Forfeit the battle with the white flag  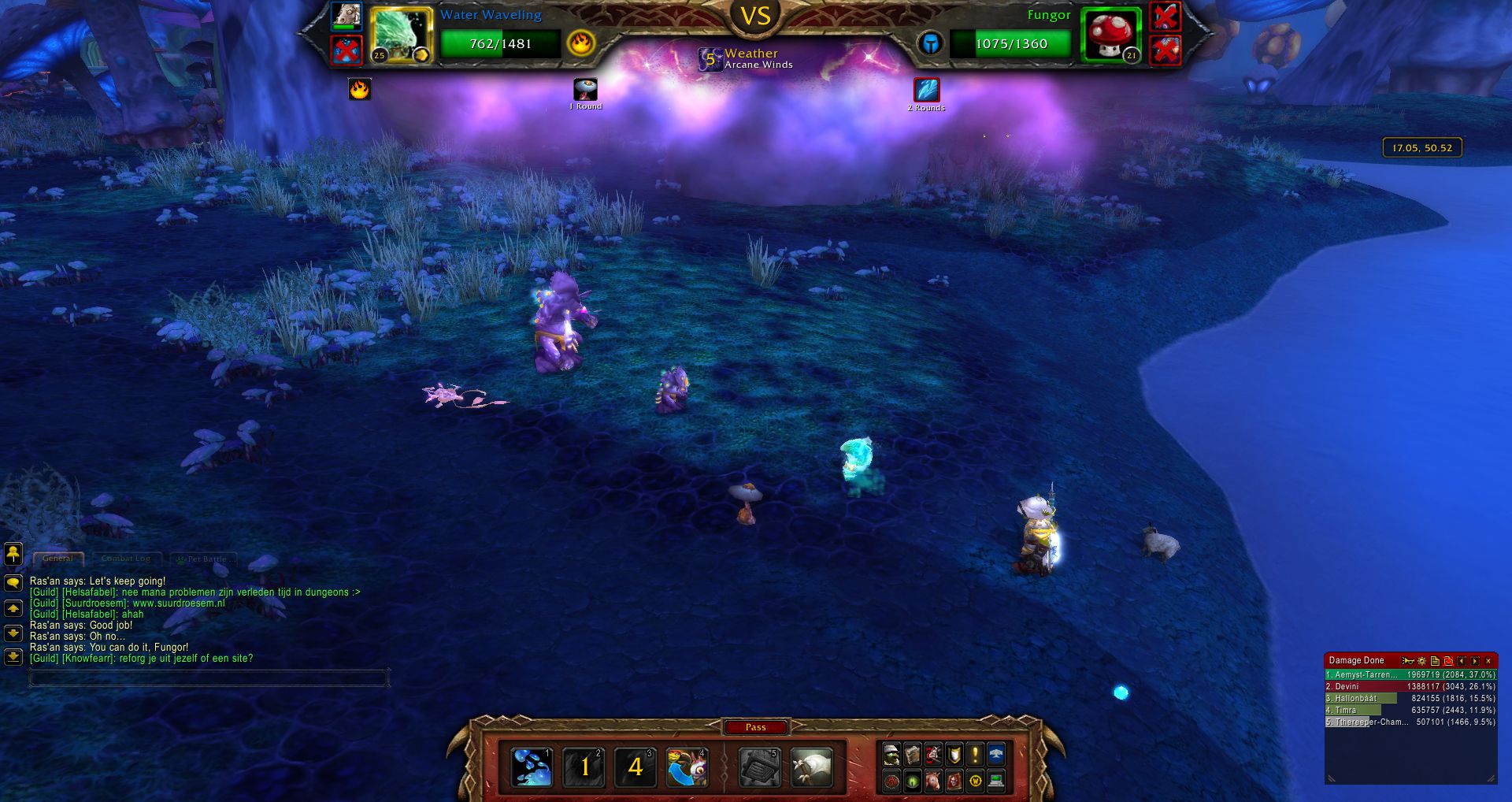point(811,767)
